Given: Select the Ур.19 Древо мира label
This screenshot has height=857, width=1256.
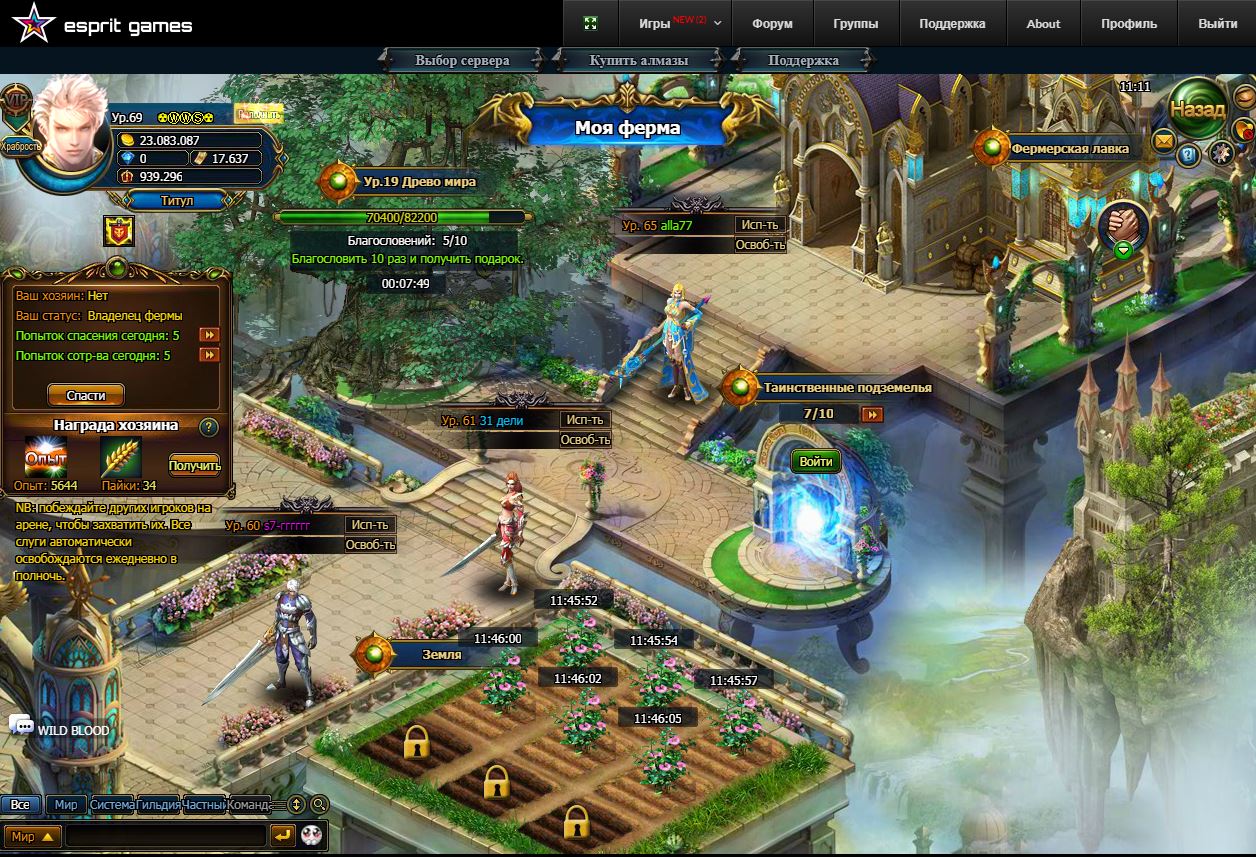Looking at the screenshot, I should pos(418,182).
